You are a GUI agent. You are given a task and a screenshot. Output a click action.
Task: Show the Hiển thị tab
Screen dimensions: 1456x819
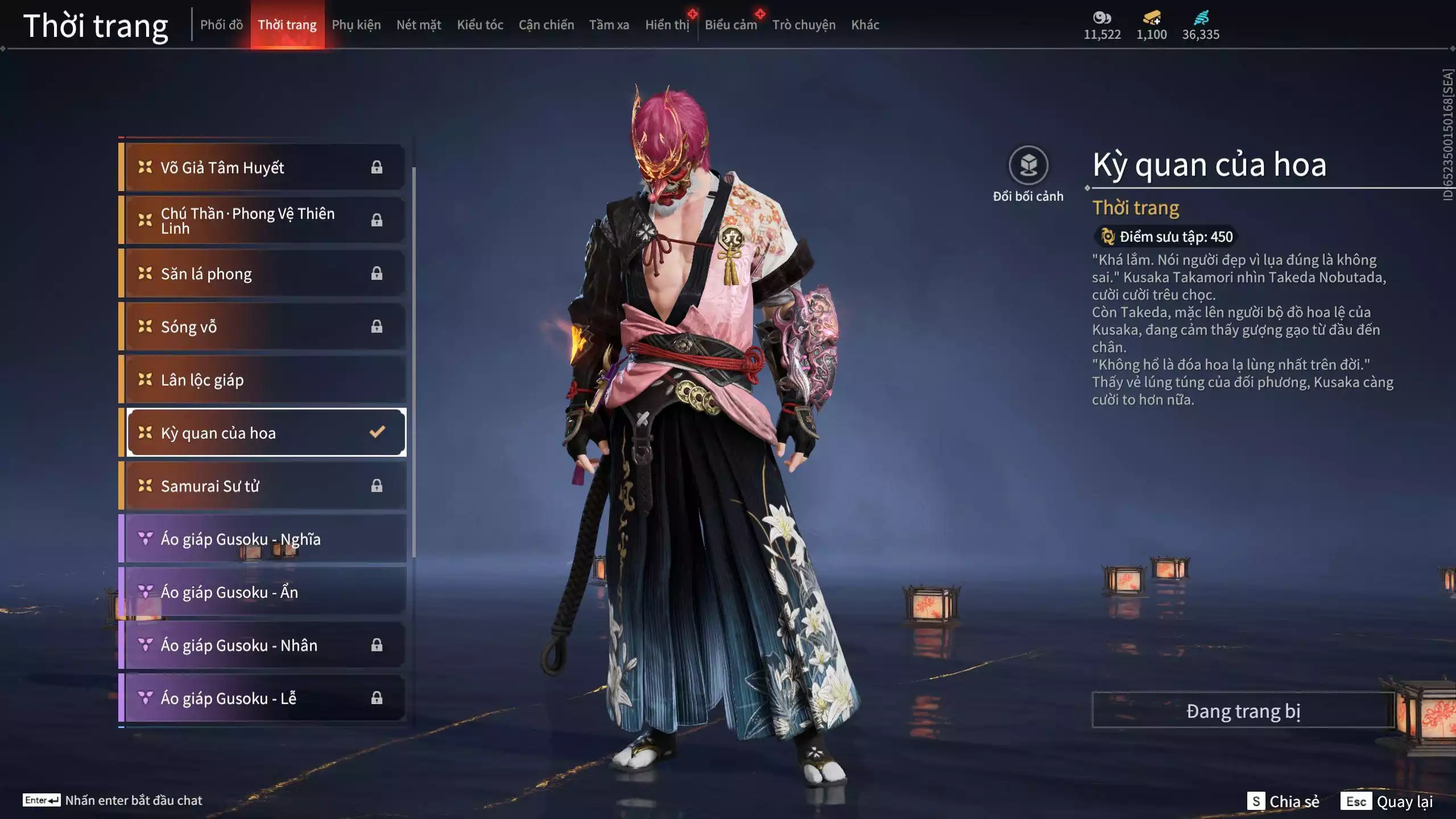(x=667, y=25)
